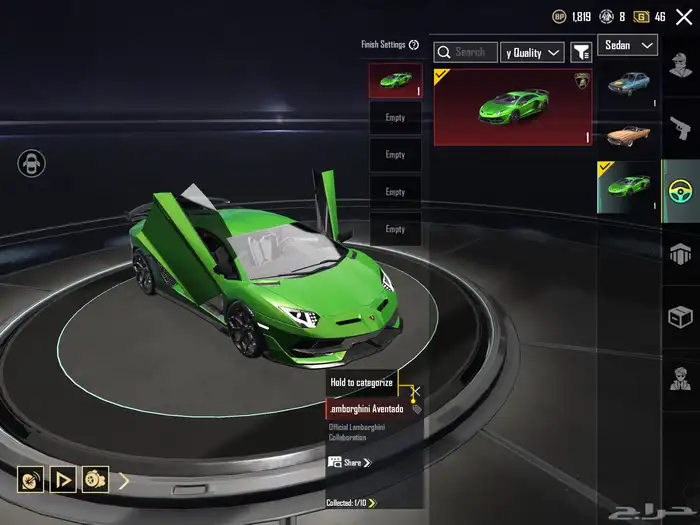700x525 pixels.
Task: Open the Quality sort dropdown
Action: click(532, 52)
